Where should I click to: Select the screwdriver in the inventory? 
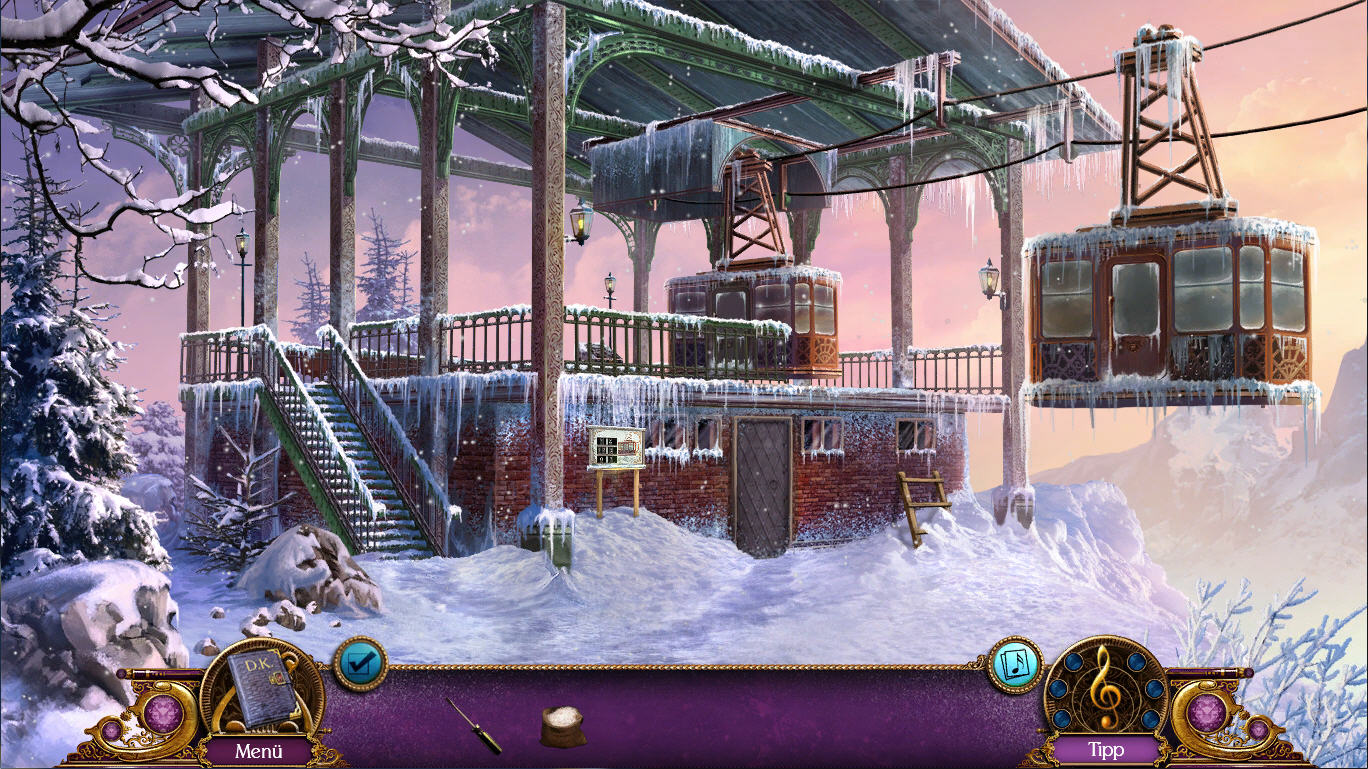(x=474, y=726)
